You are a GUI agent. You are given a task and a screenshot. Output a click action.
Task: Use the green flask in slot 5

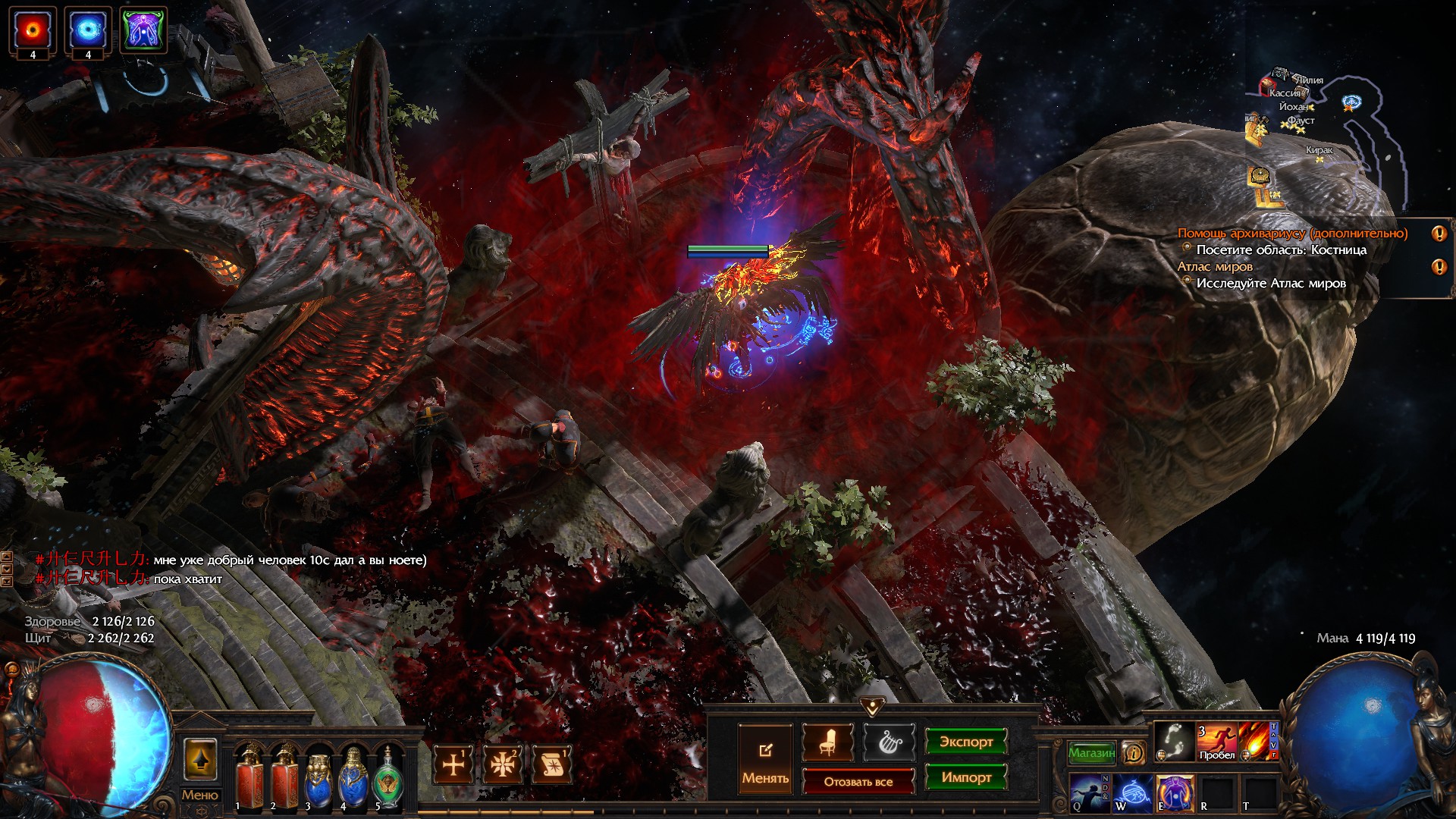point(388,775)
